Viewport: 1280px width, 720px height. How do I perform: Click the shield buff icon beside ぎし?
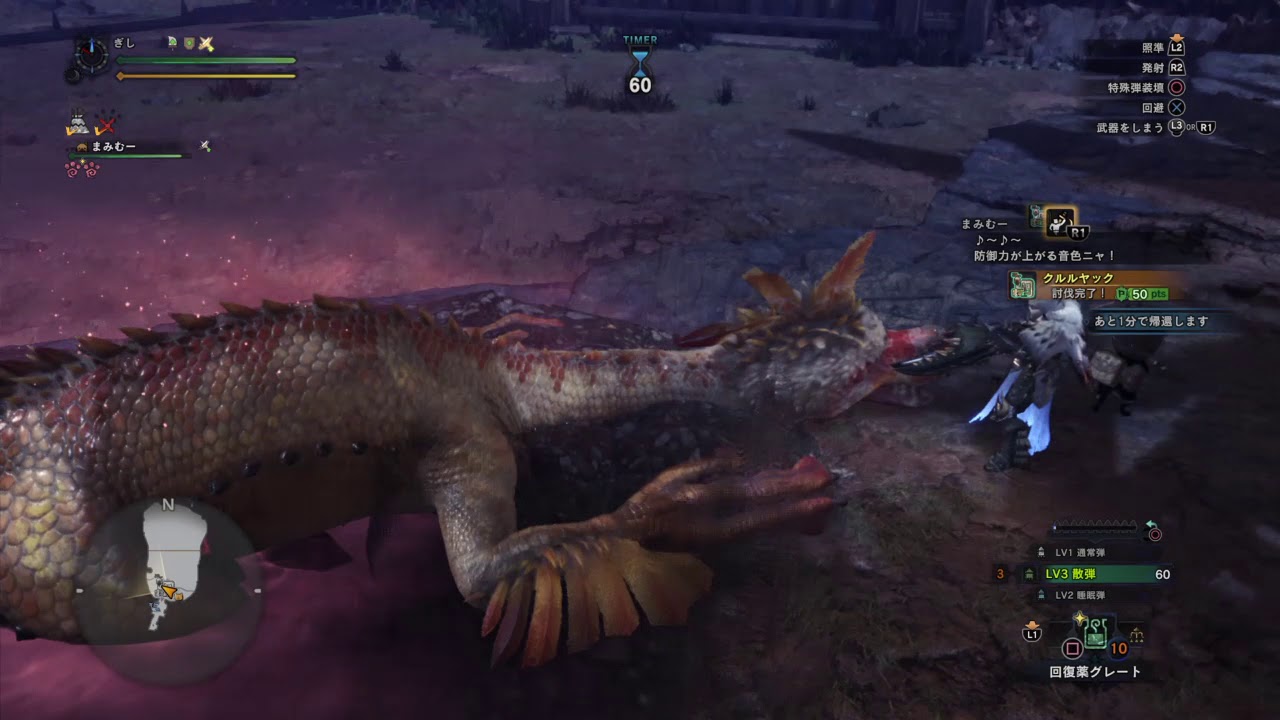pyautogui.click(x=188, y=42)
